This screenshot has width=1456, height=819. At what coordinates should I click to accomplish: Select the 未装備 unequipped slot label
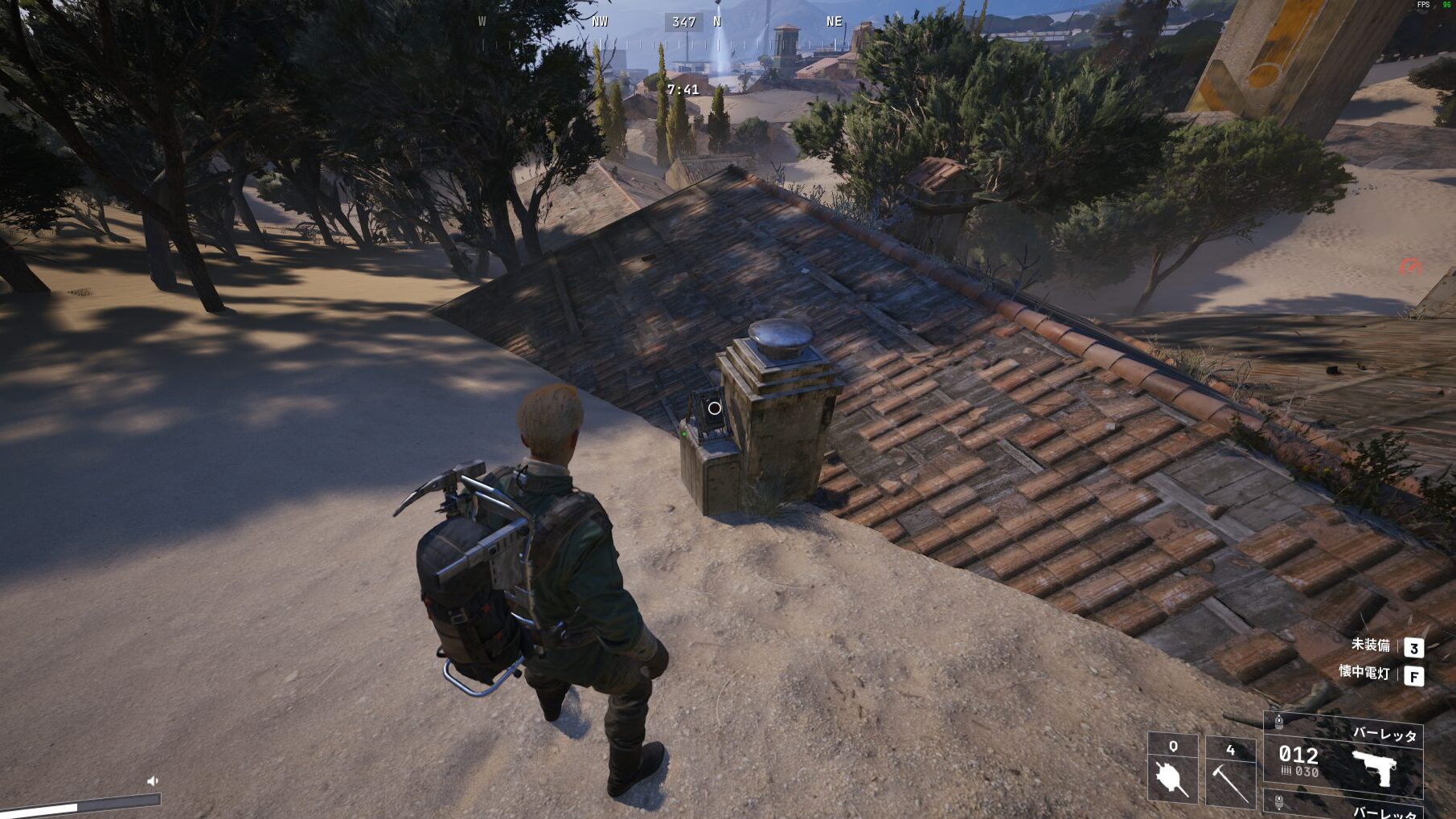coord(1370,645)
